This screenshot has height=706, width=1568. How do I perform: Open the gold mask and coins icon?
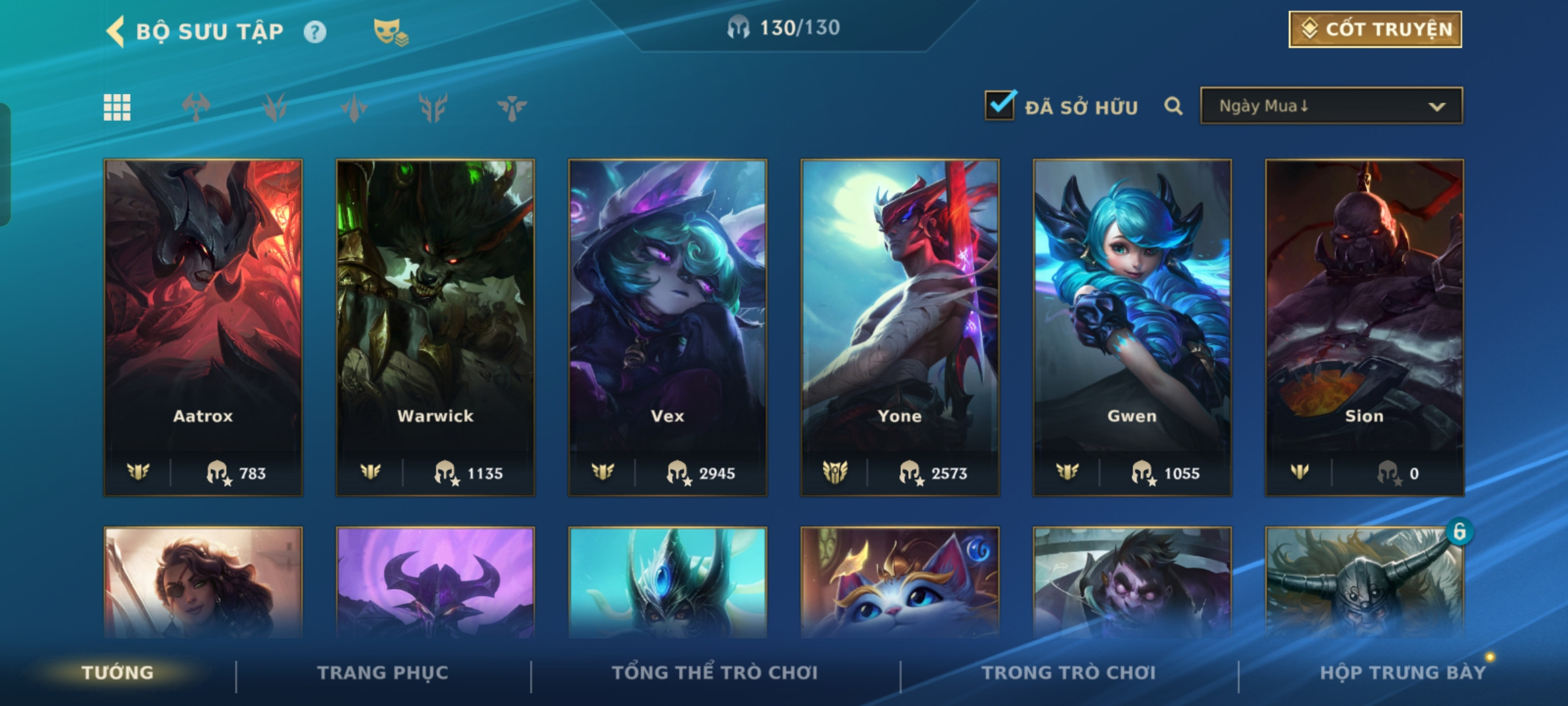click(x=390, y=31)
